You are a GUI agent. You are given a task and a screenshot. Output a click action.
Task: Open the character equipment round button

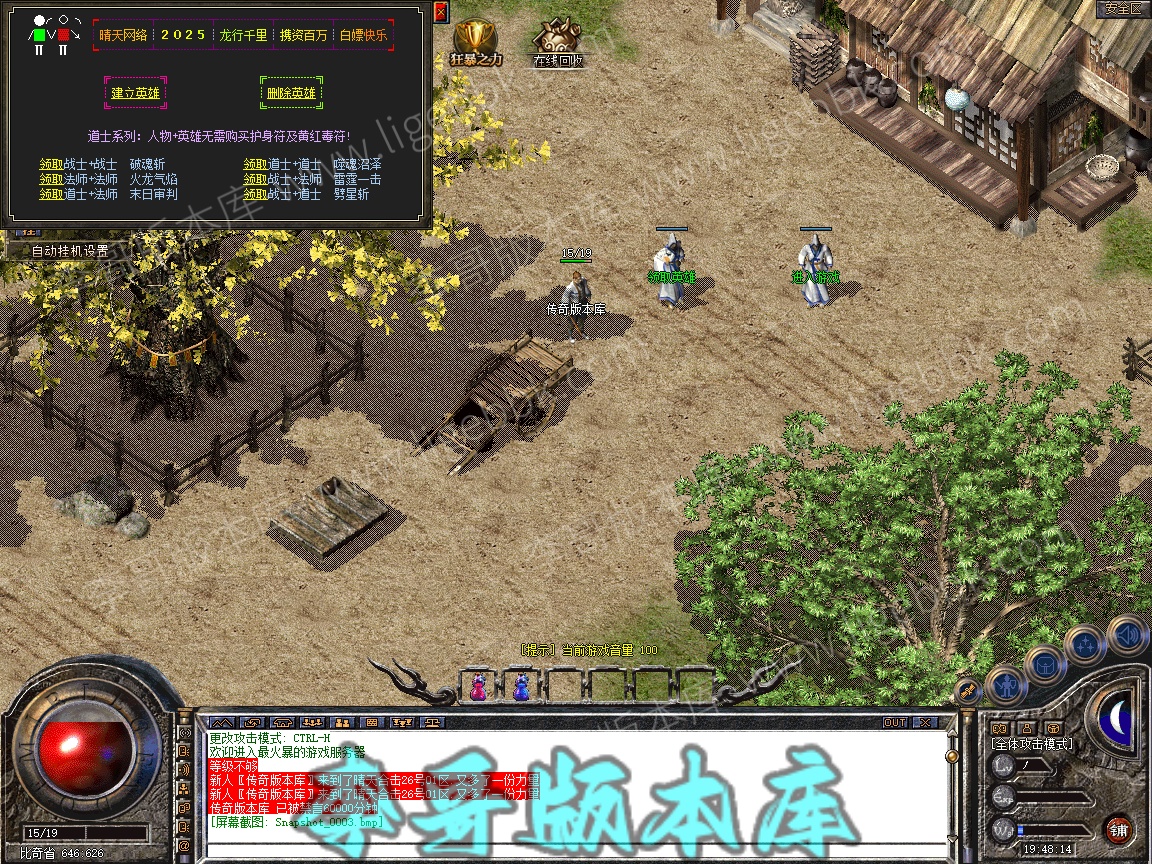[x=1005, y=685]
